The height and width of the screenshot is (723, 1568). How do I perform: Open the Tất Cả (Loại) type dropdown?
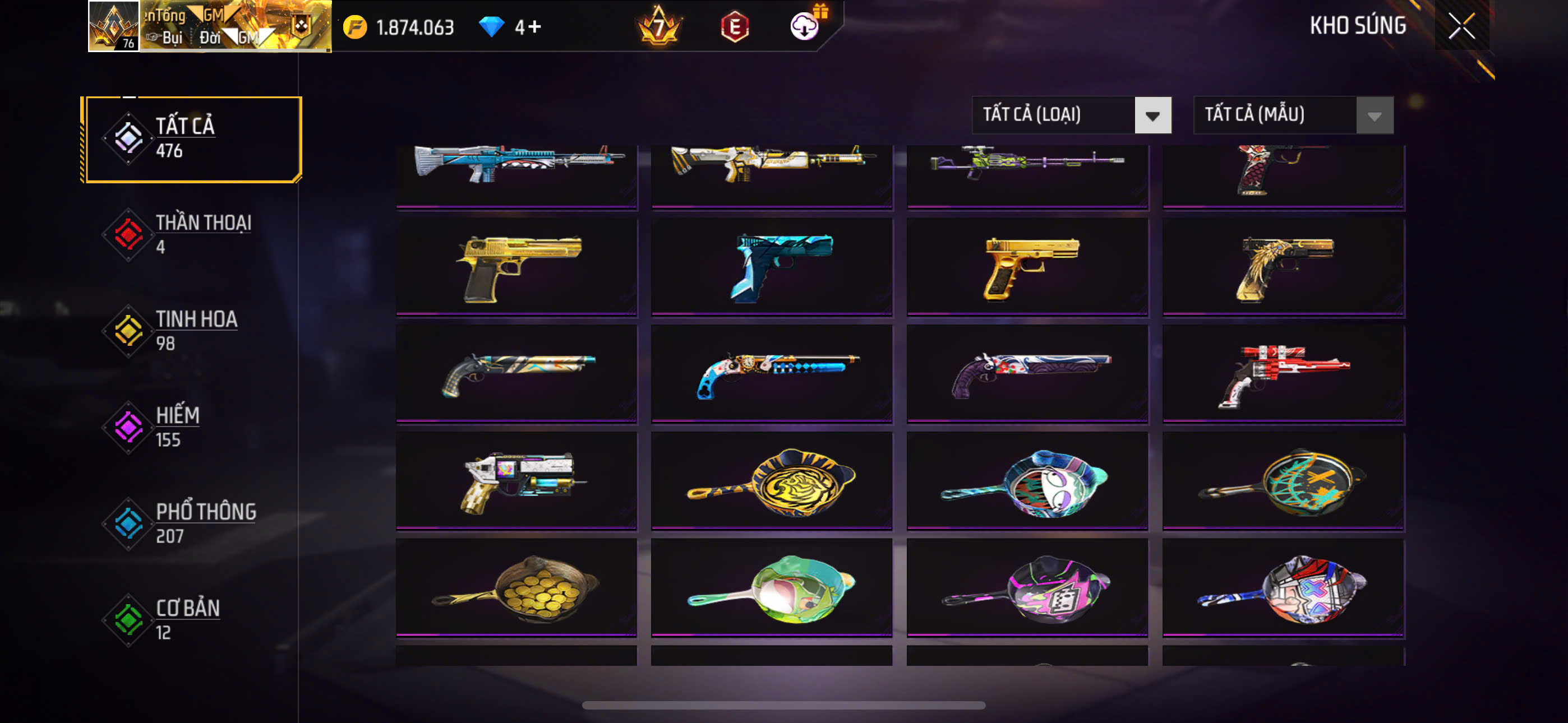click(x=1071, y=115)
